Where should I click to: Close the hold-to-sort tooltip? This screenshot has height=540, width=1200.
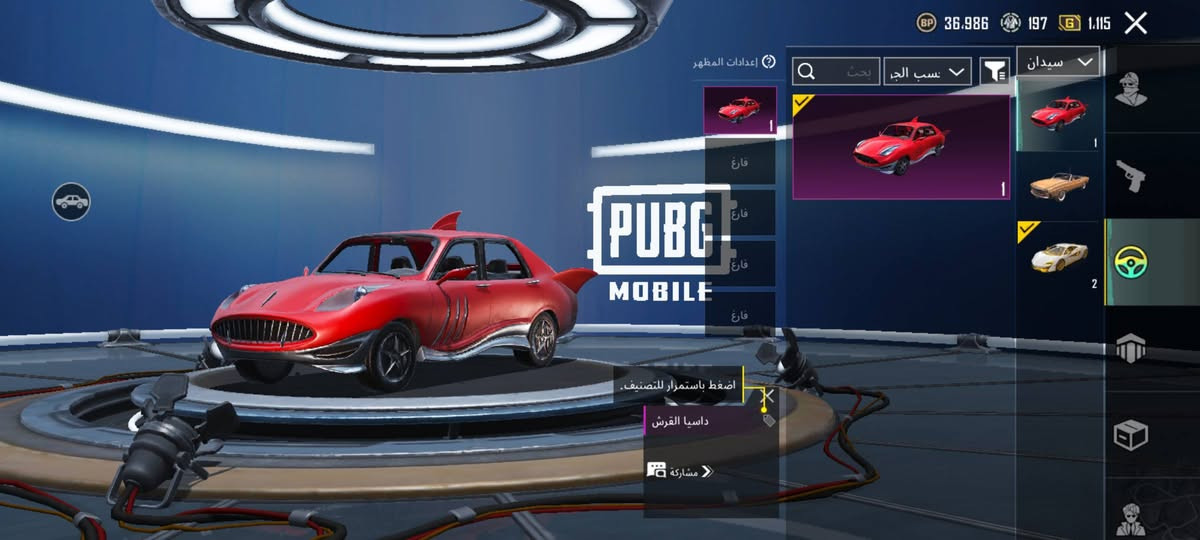[x=768, y=396]
